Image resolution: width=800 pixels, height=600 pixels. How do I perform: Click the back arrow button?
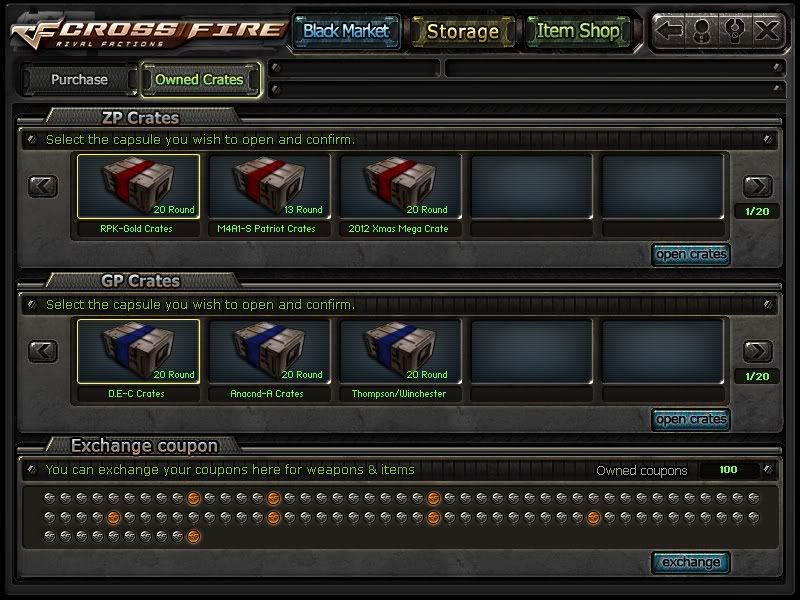670,31
